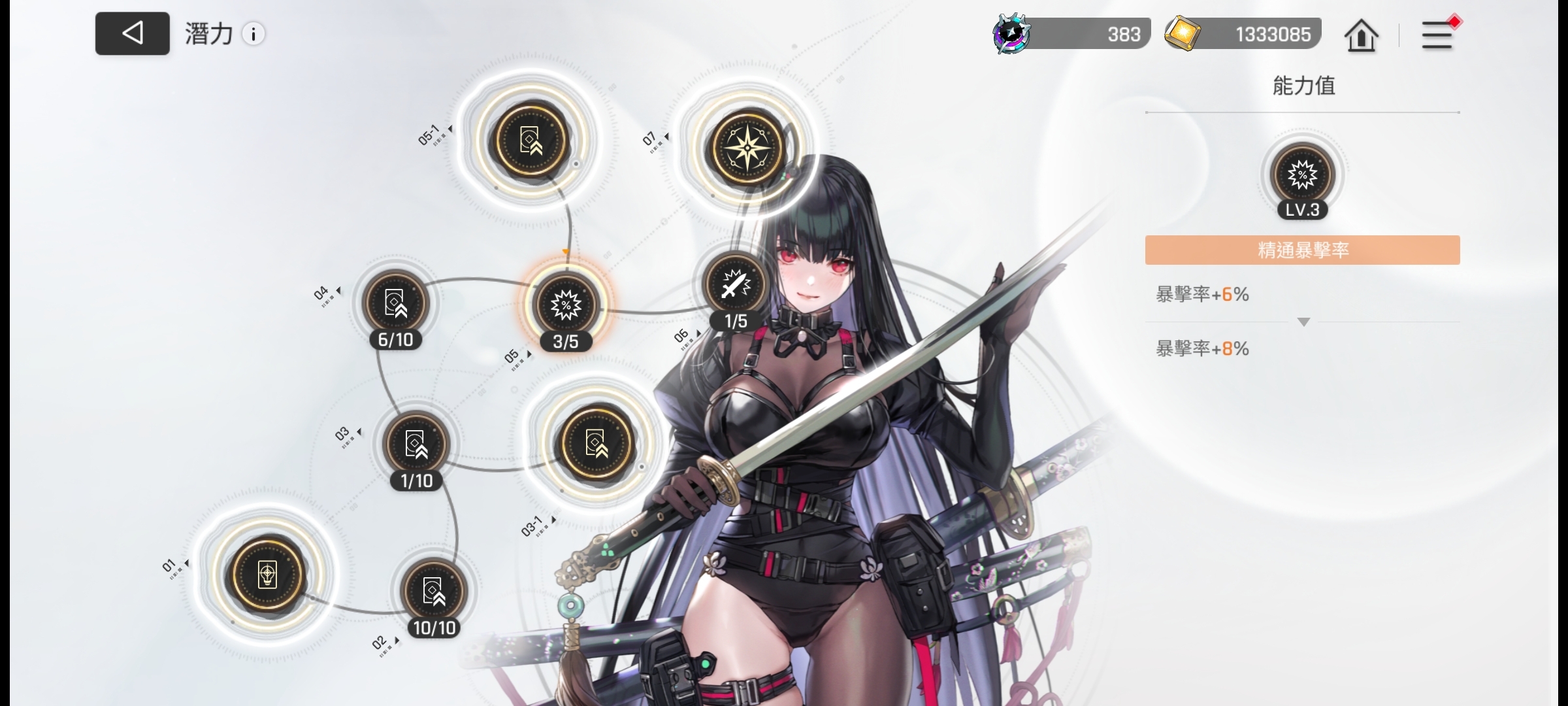Choose the node showing 1/10
Image resolution: width=1568 pixels, height=706 pixels.
[x=416, y=445]
